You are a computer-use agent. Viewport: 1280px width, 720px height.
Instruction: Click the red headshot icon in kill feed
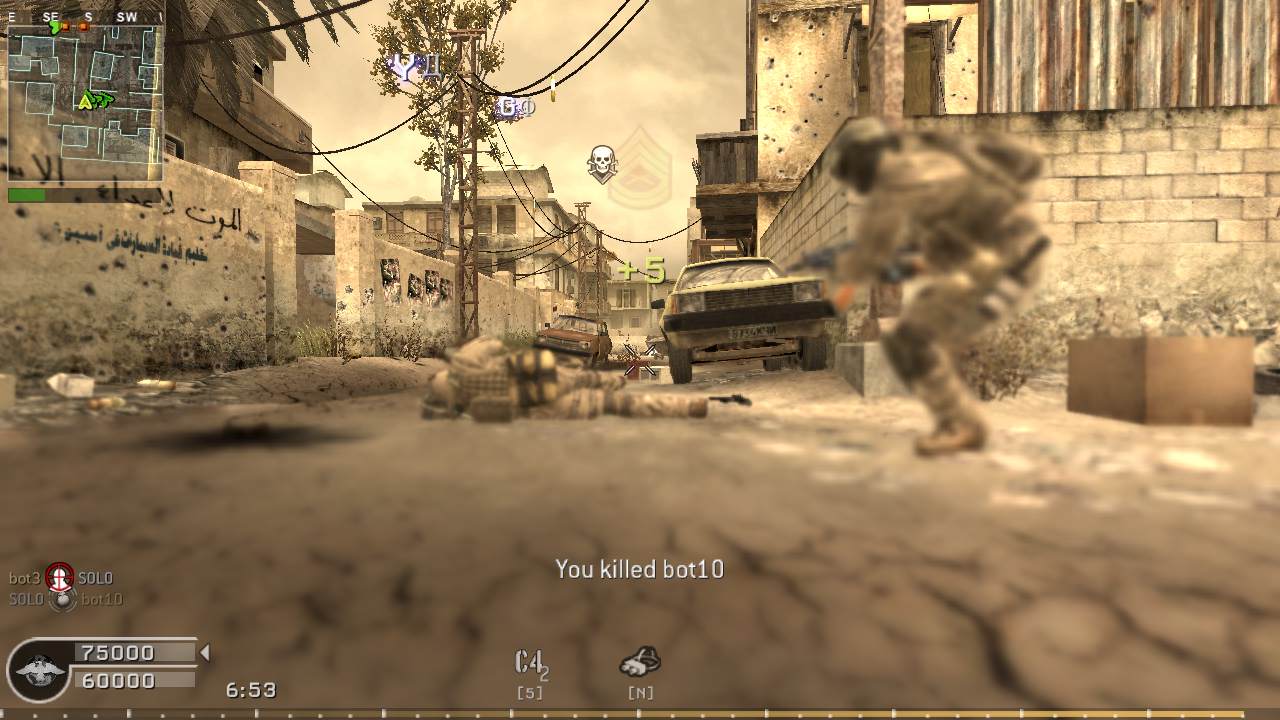[x=60, y=577]
